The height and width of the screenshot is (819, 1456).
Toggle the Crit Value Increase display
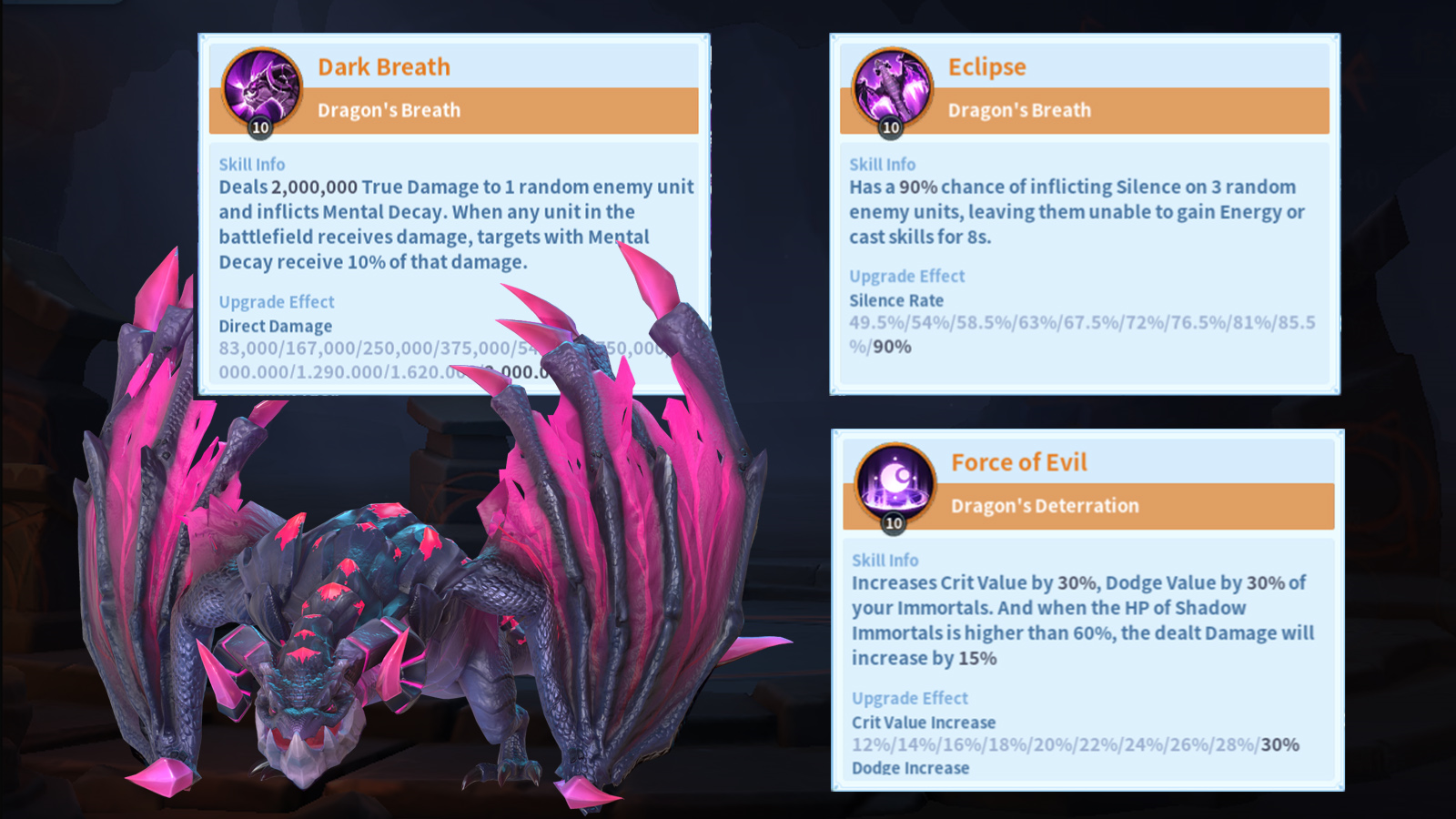tap(923, 723)
